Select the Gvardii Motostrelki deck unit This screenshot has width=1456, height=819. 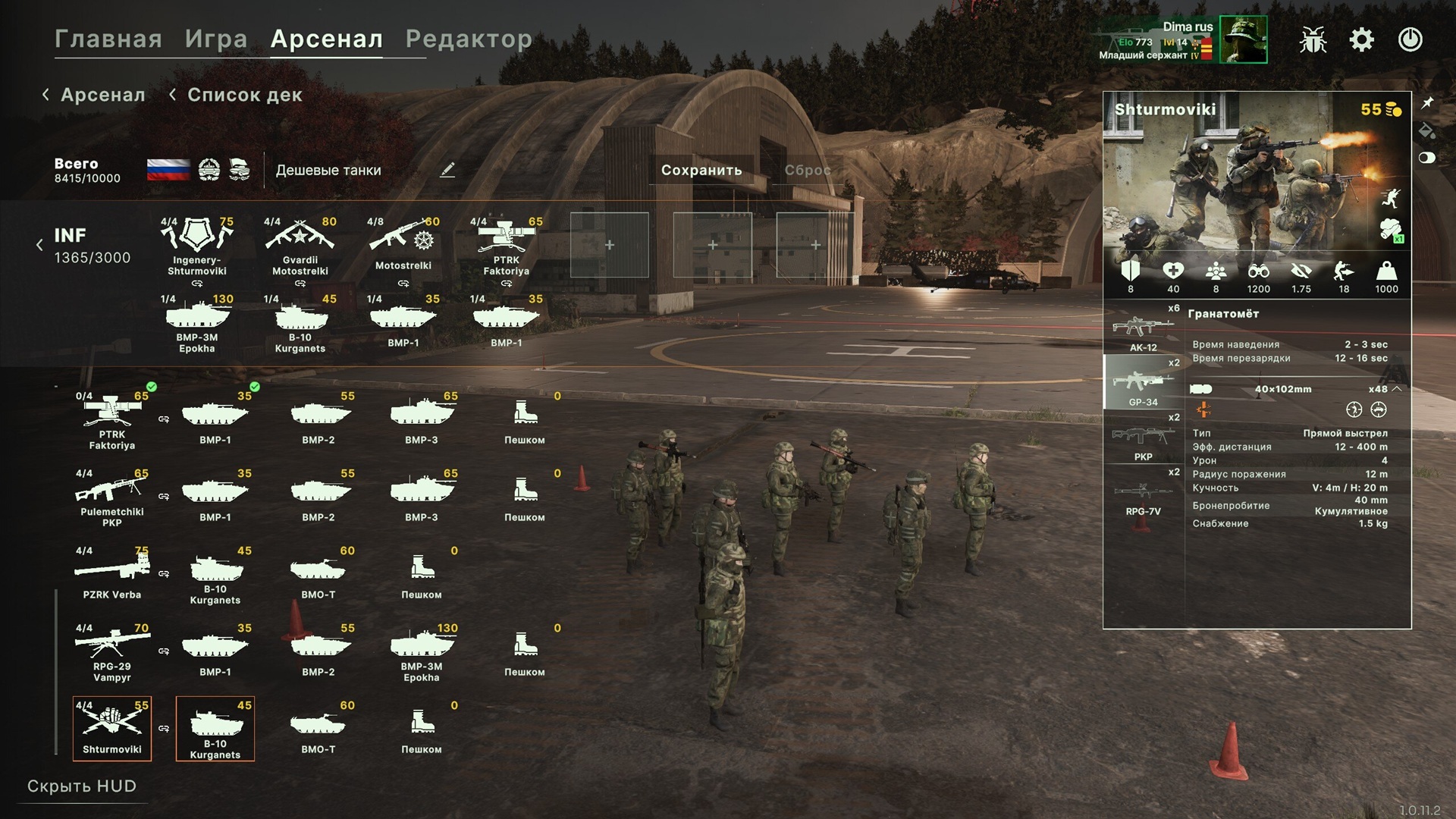coord(300,246)
